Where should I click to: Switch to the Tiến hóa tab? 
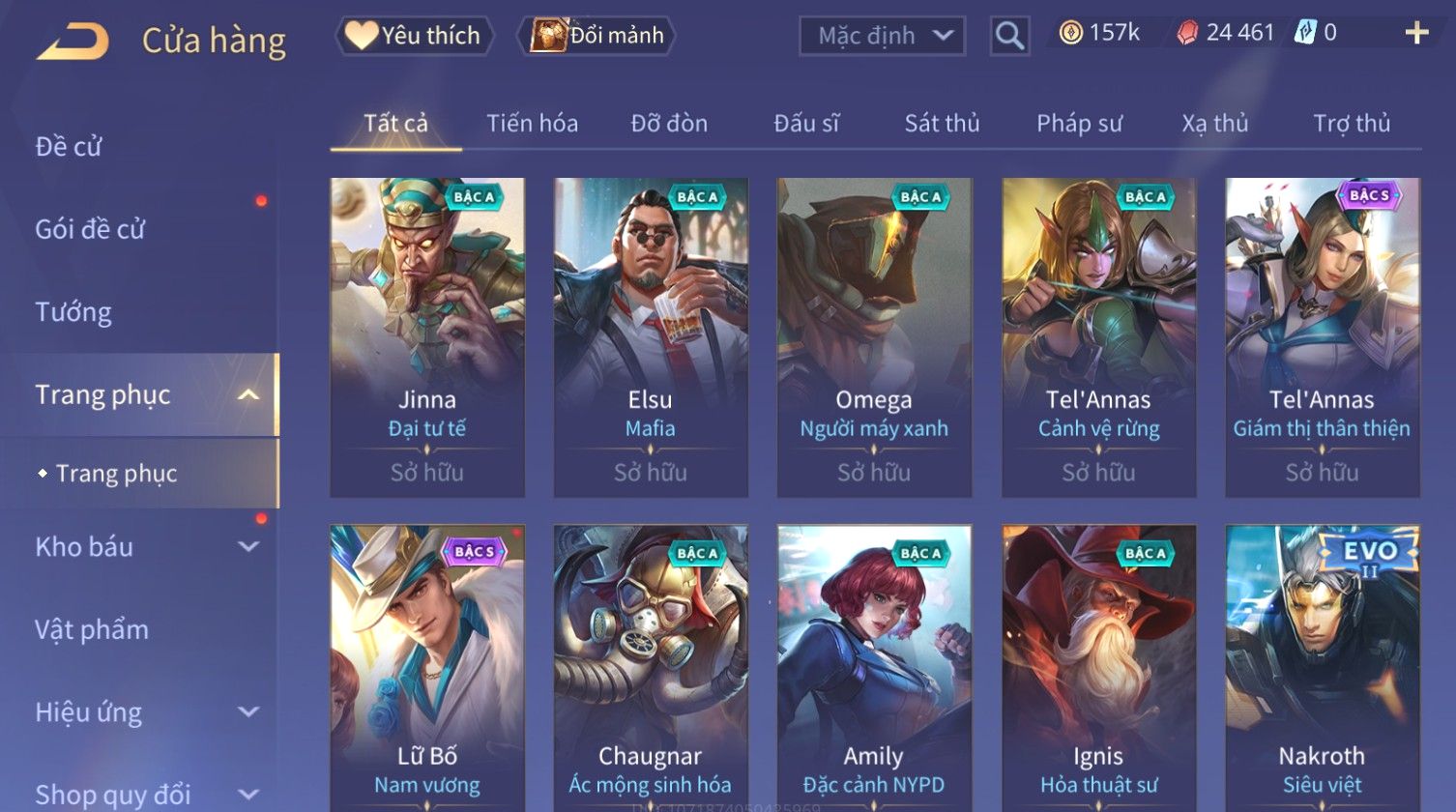pos(532,124)
